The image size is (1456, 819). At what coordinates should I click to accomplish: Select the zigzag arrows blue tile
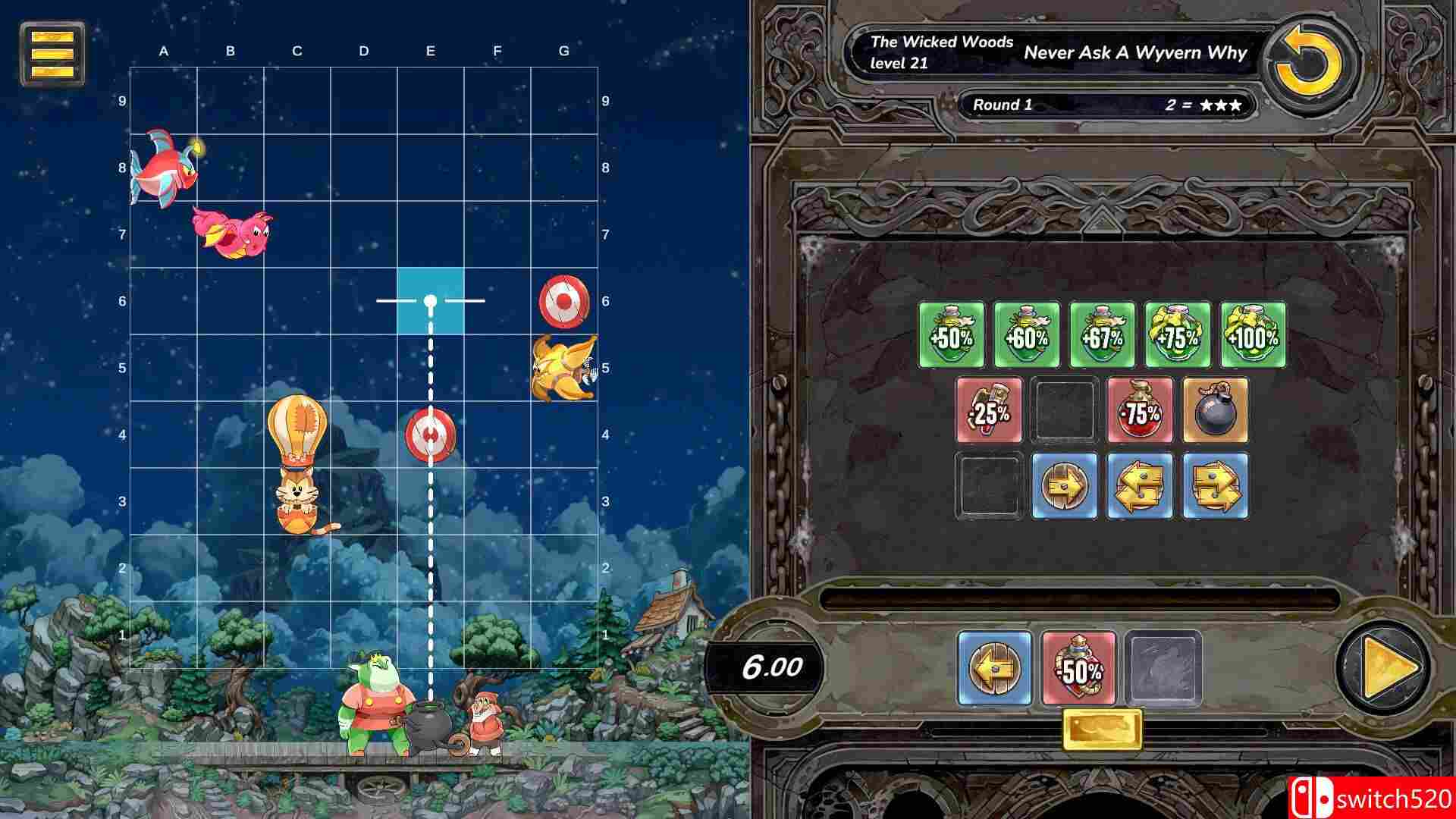coord(1214,485)
